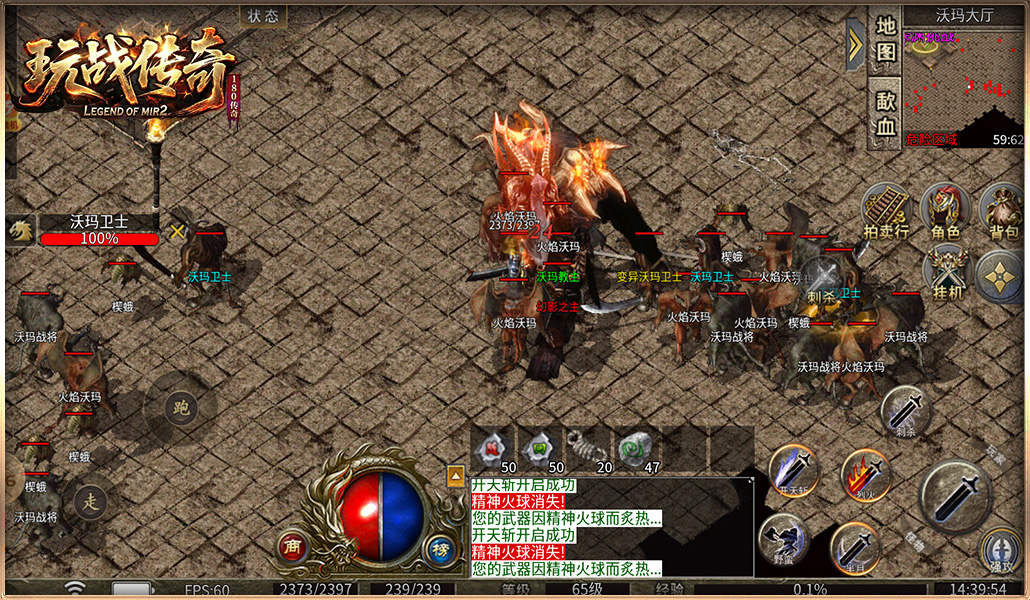Viewport: 1030px width, 600px height.
Task: Toggle 挂机 auto-battle mode
Action: pos(945,272)
